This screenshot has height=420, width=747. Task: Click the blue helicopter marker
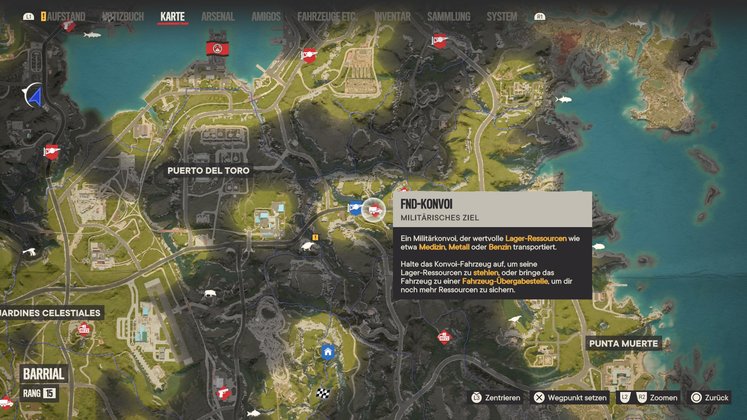pyautogui.click(x=353, y=209)
